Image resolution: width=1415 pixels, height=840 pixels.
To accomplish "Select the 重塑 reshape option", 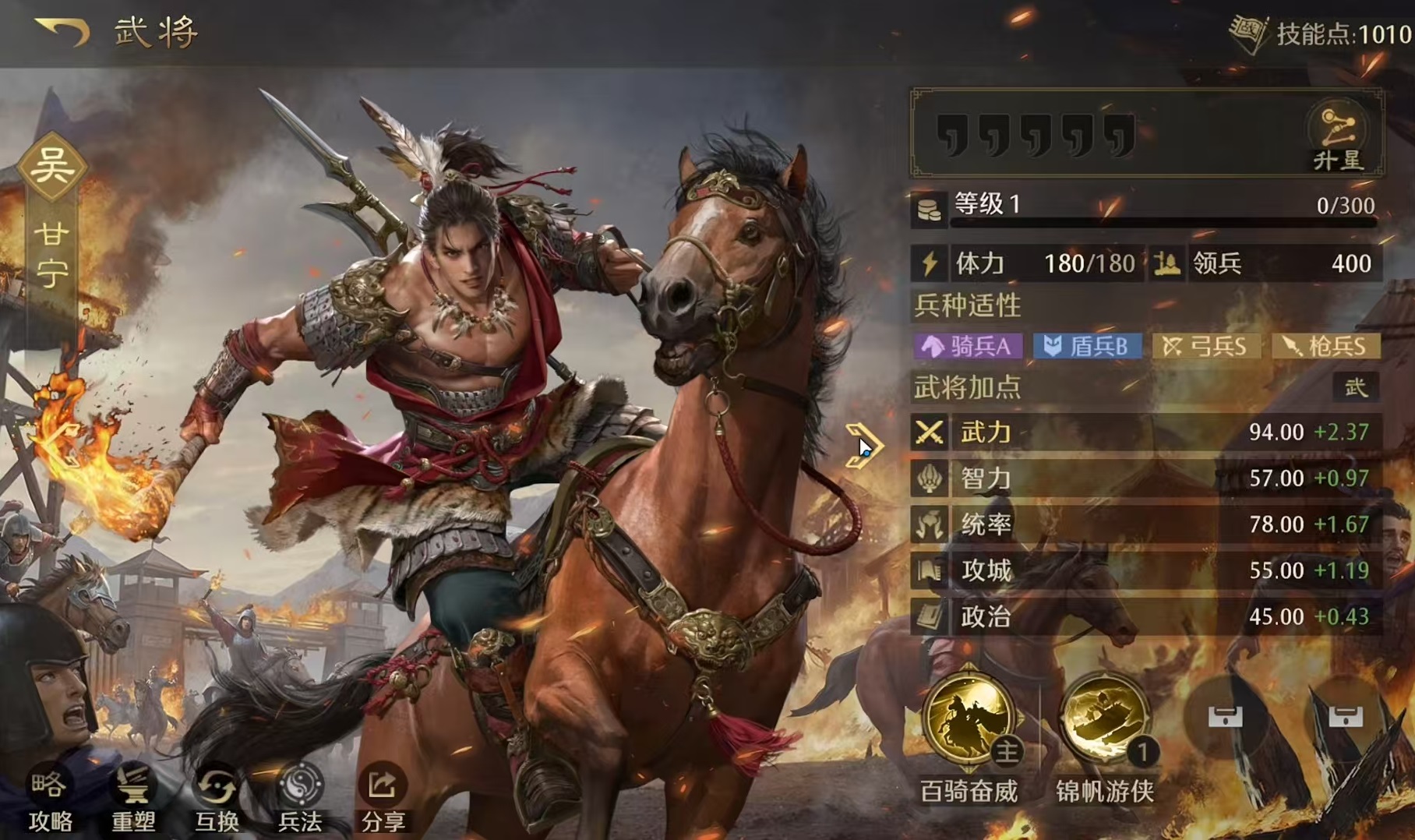I will [x=133, y=799].
